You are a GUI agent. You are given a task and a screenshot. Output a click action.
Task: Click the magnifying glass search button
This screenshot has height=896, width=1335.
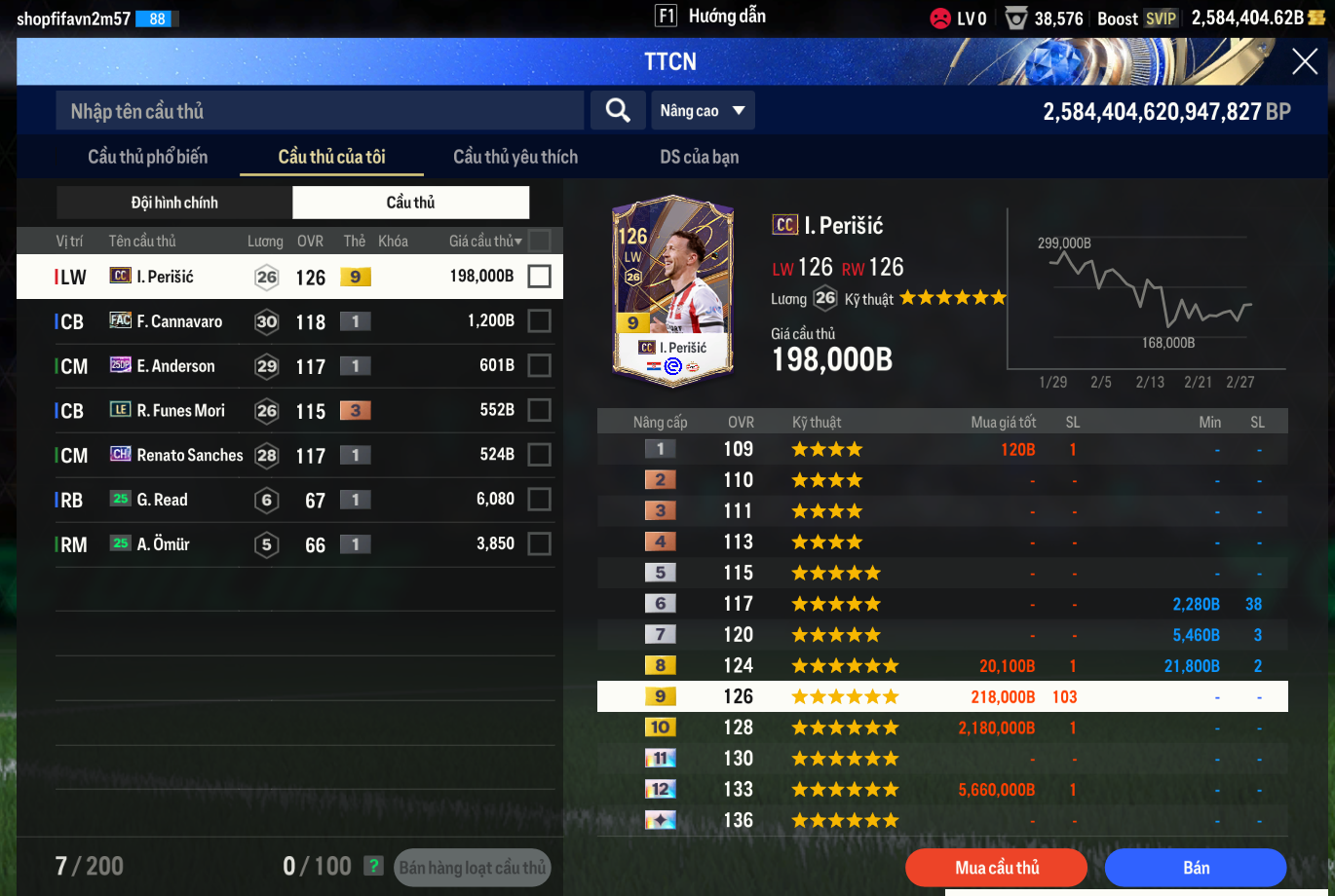618,111
